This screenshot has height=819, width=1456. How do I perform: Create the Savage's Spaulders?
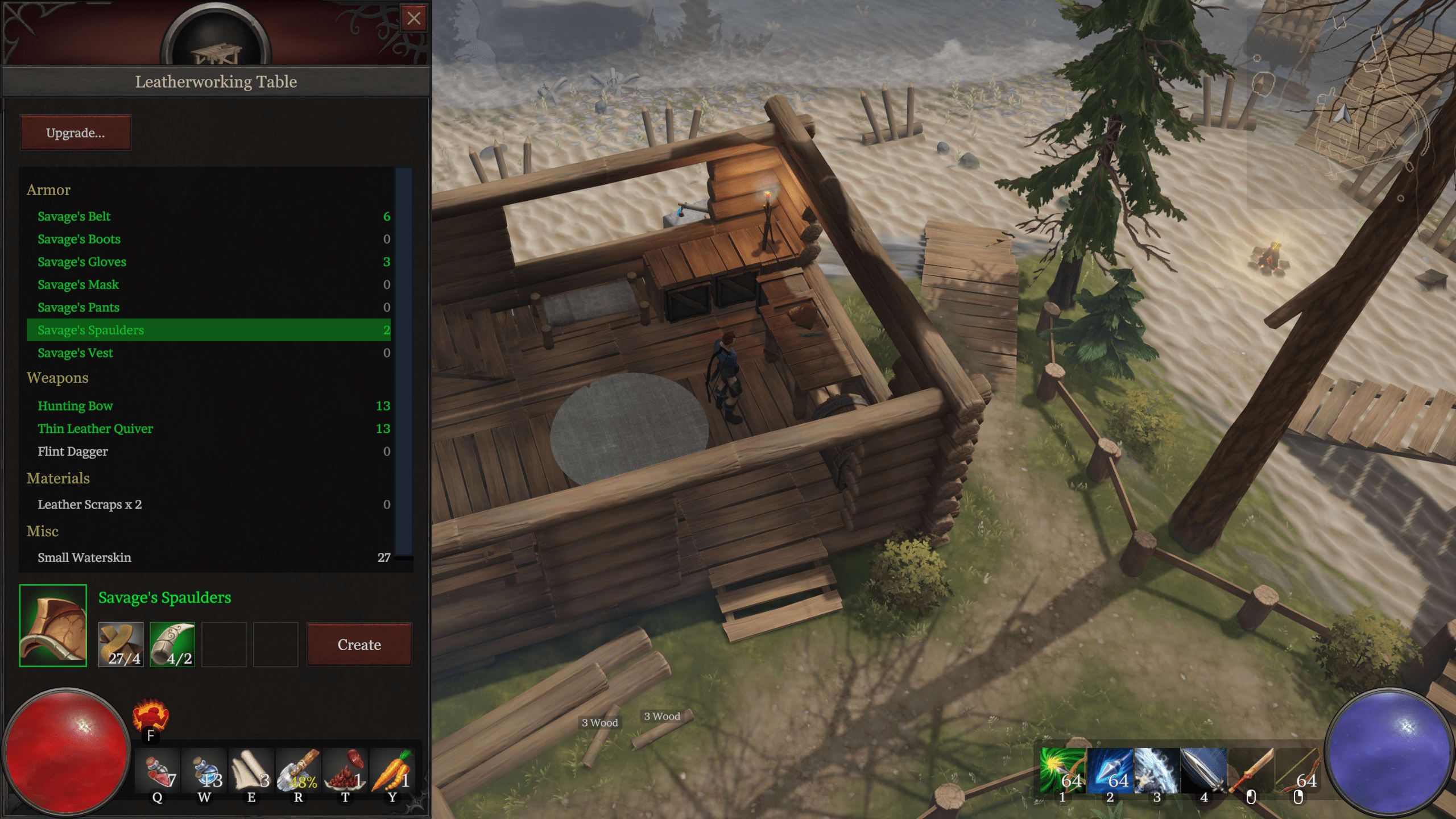point(359,644)
